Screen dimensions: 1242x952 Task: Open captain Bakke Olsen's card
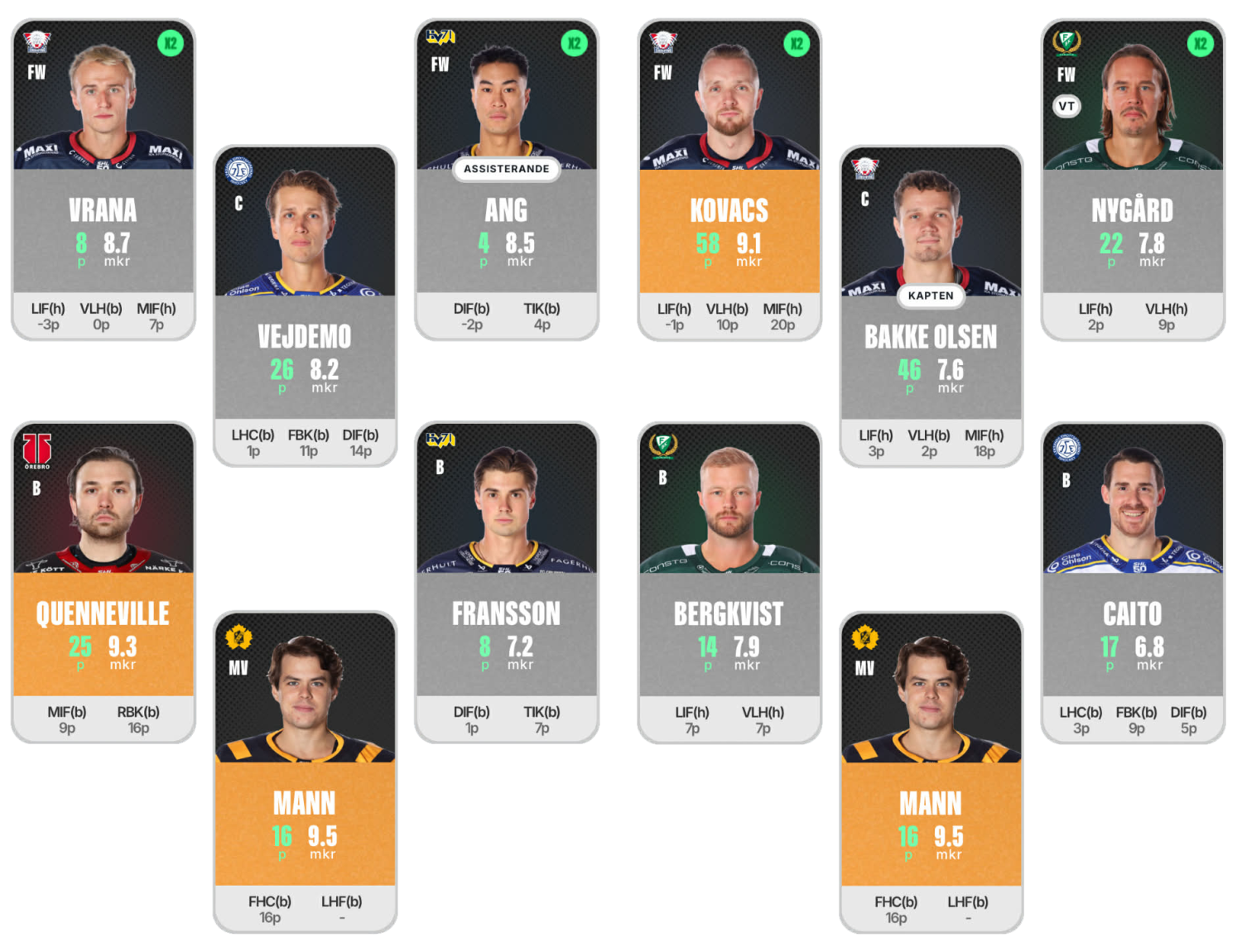[931, 306]
